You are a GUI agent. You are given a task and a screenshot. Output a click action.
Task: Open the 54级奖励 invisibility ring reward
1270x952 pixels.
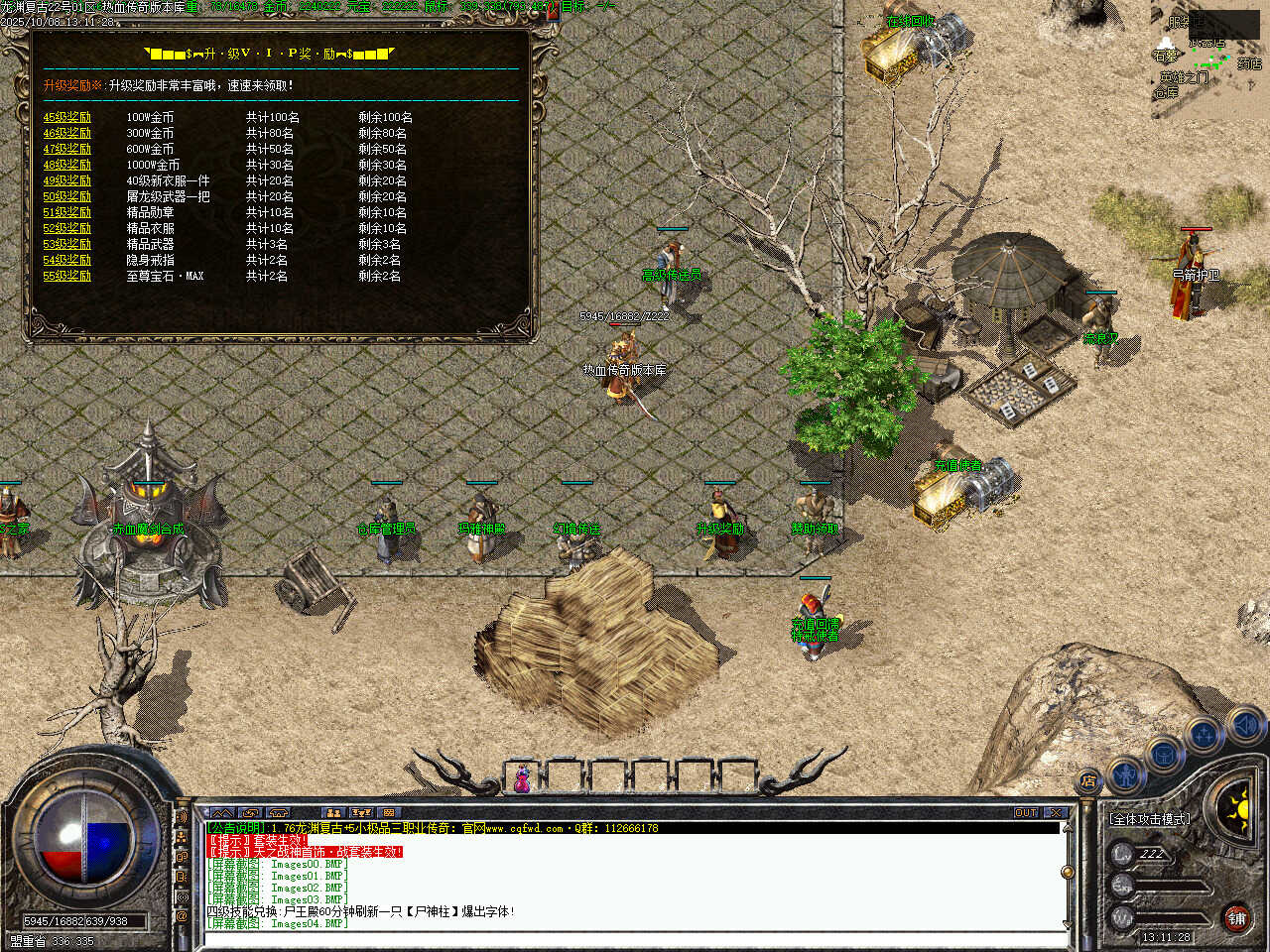coord(66,260)
